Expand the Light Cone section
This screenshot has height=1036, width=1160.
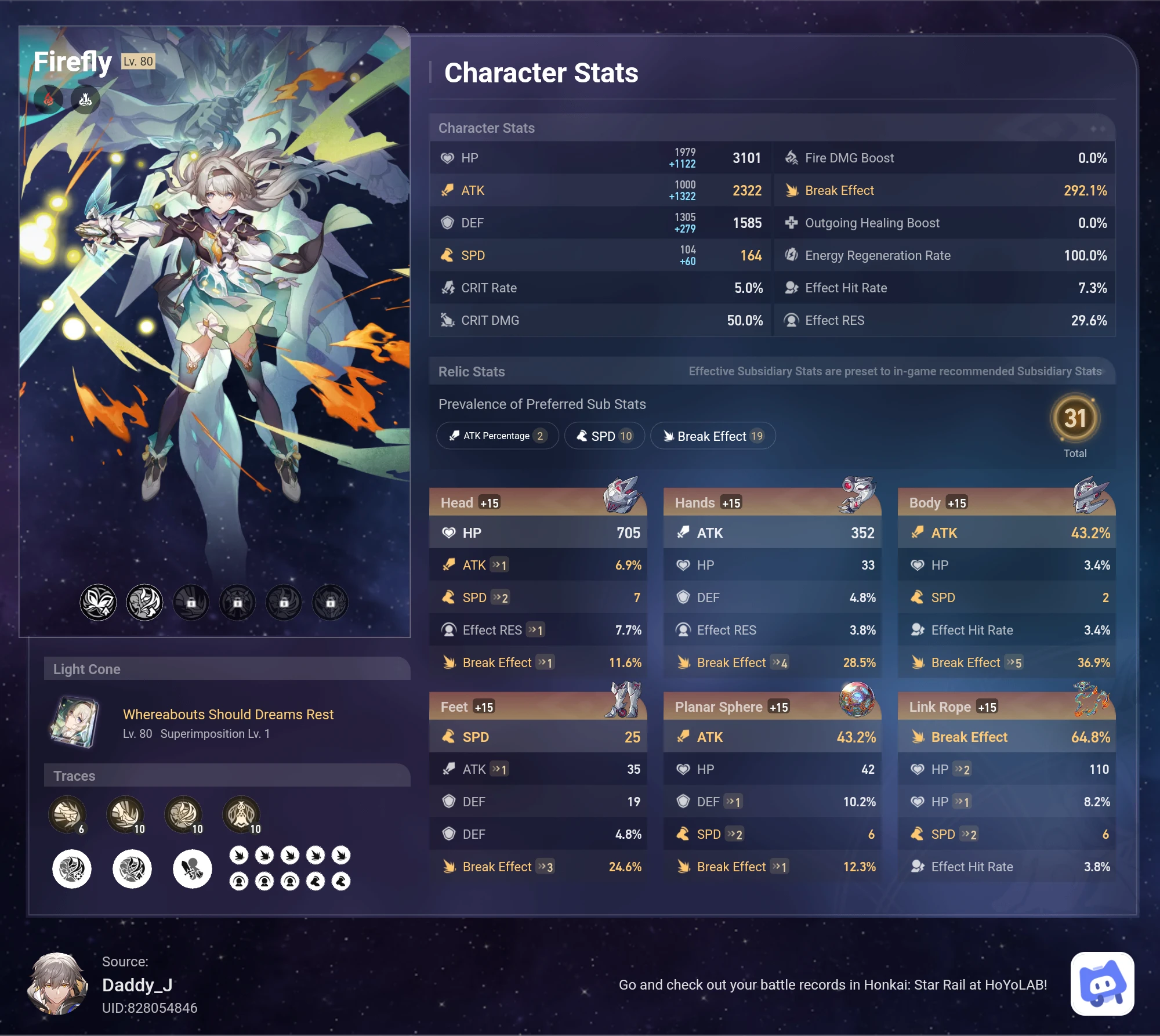coord(88,669)
